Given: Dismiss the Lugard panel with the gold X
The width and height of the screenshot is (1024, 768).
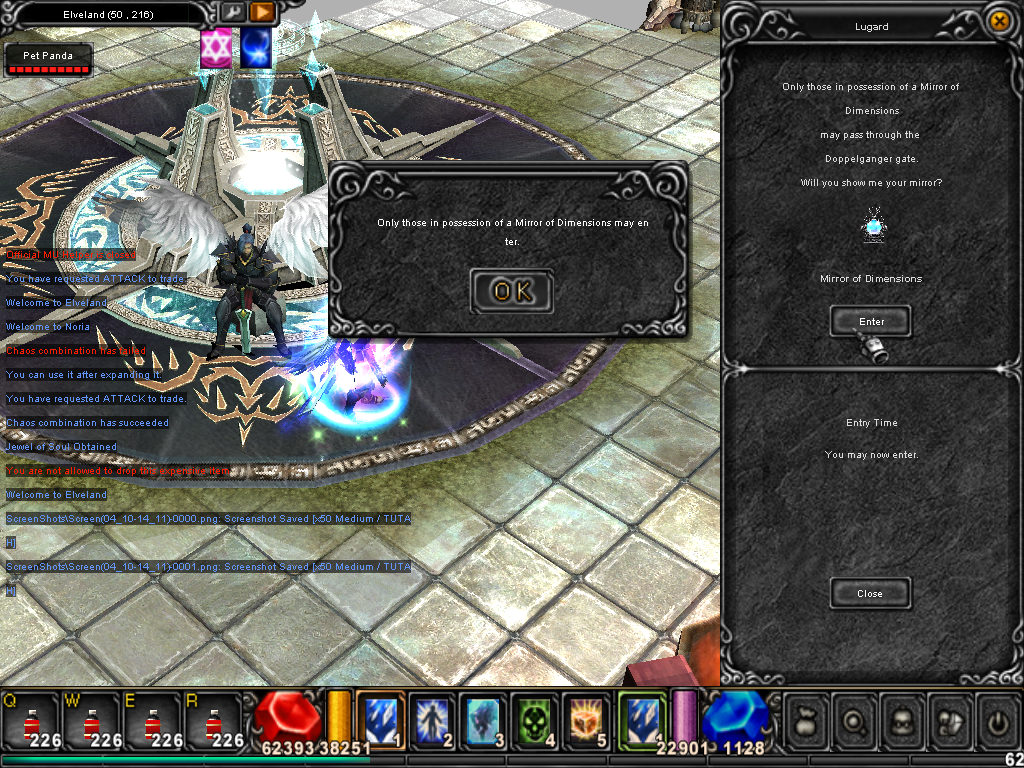Looking at the screenshot, I should point(998,21).
